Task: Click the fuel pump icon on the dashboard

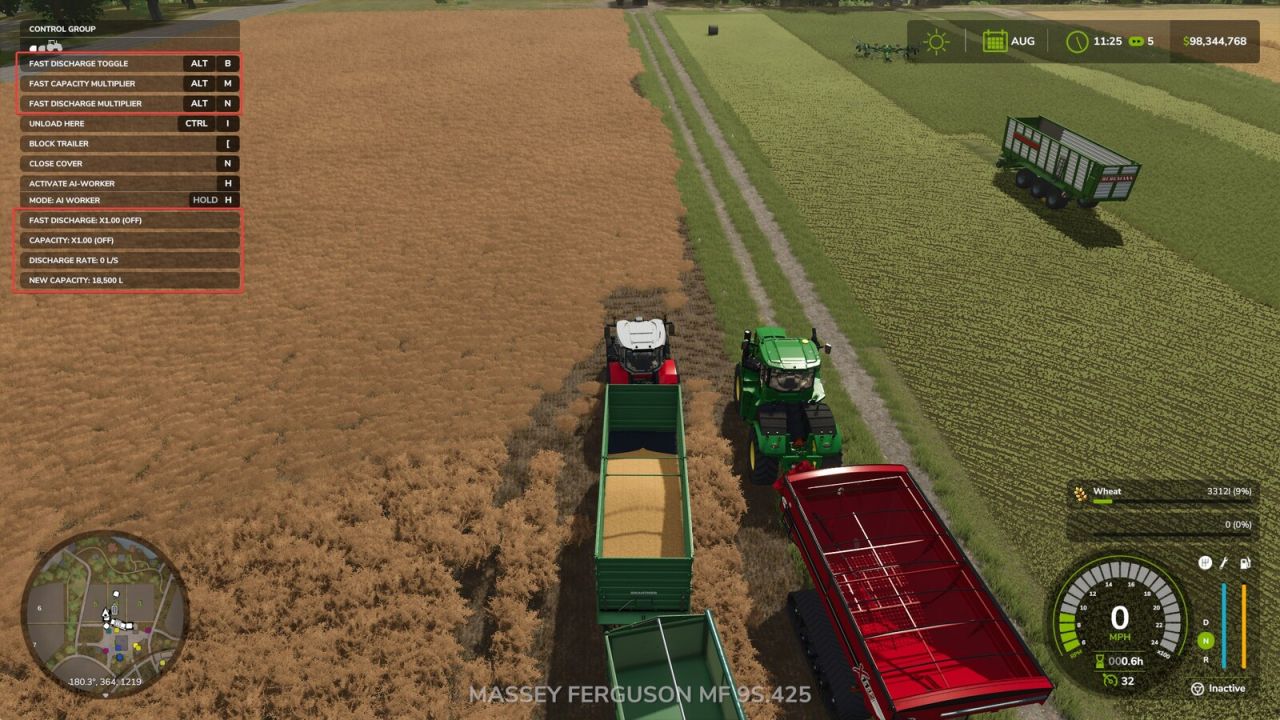Action: coord(1244,563)
